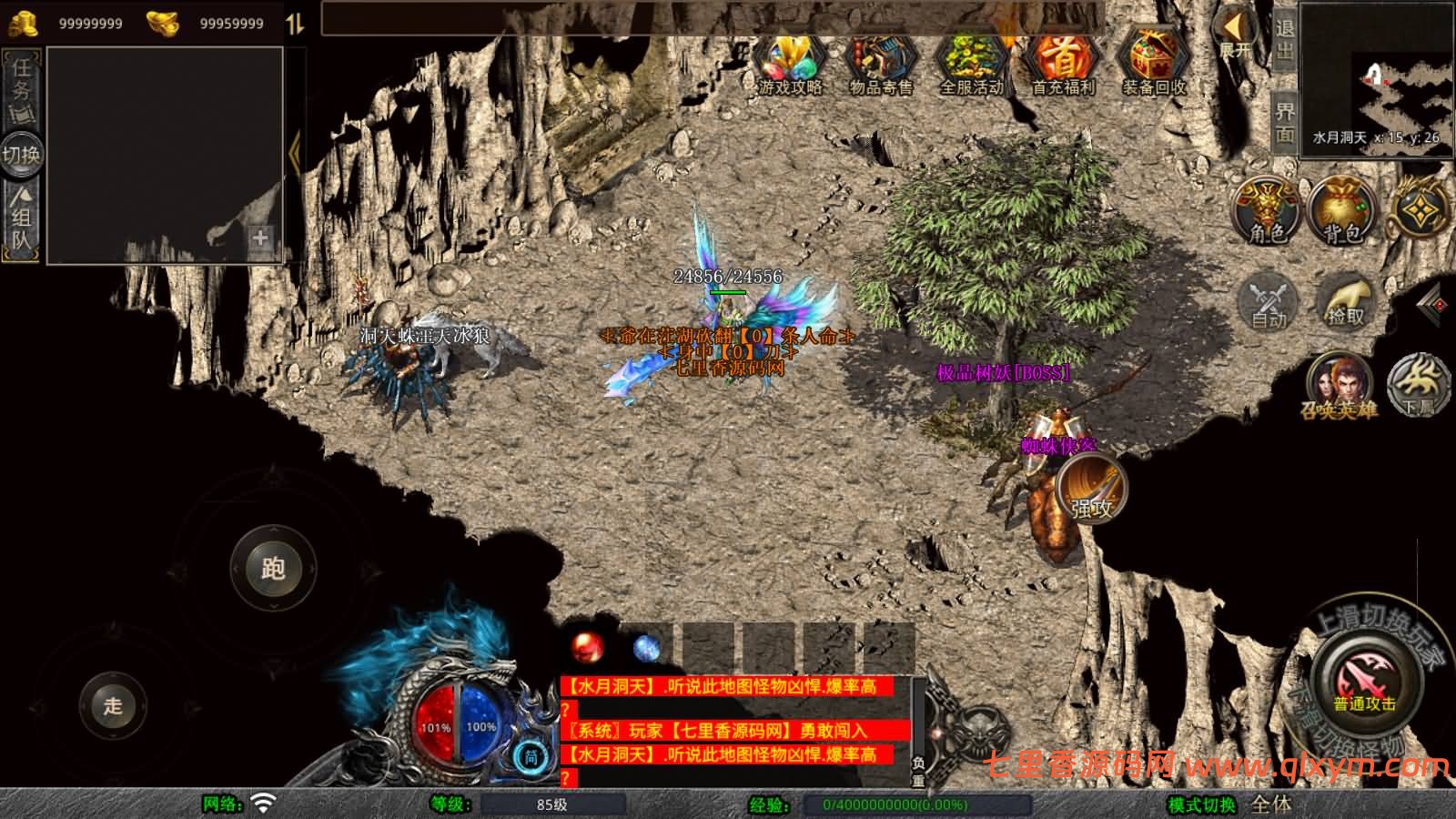Use the red health potion slot
Screen dimensions: 1456x819
[x=587, y=648]
